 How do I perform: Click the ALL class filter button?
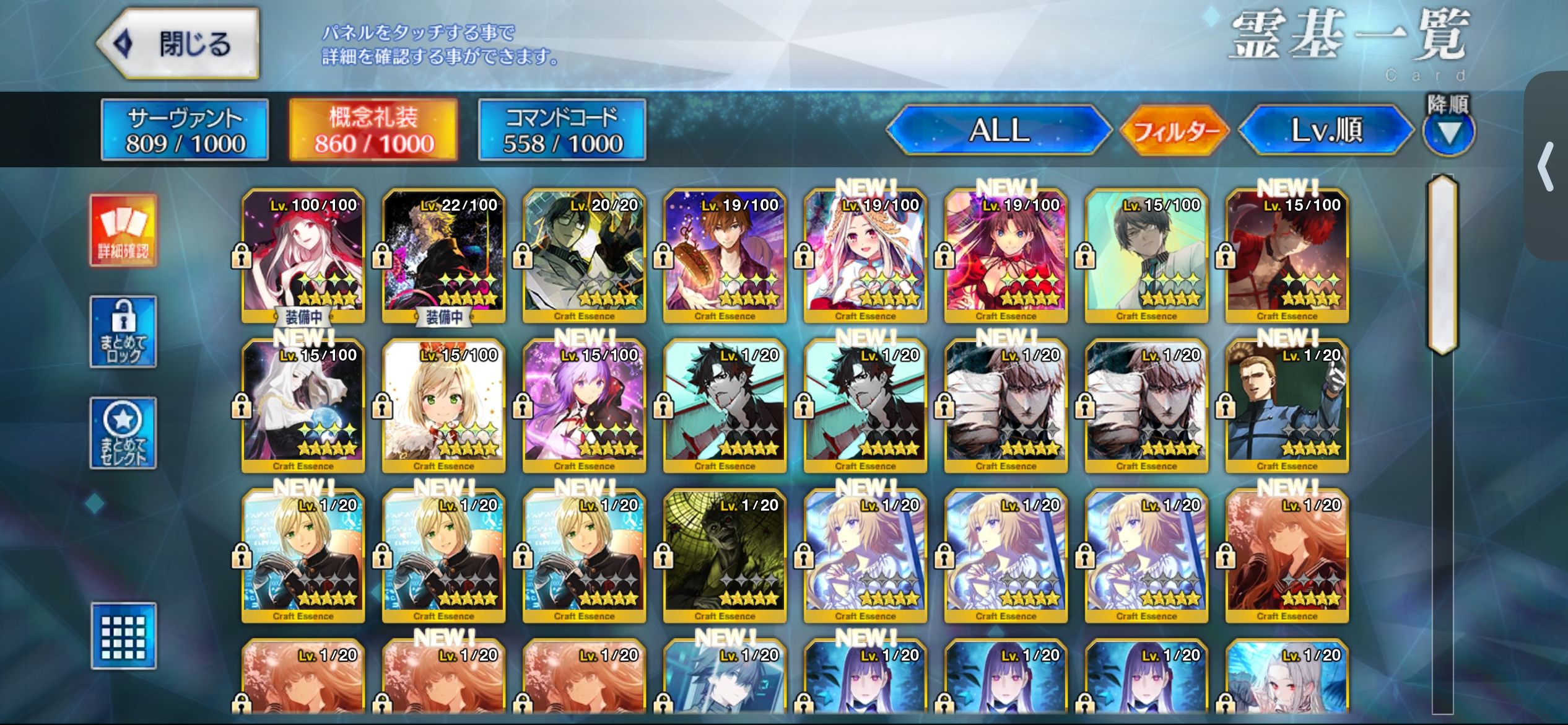[x=999, y=130]
